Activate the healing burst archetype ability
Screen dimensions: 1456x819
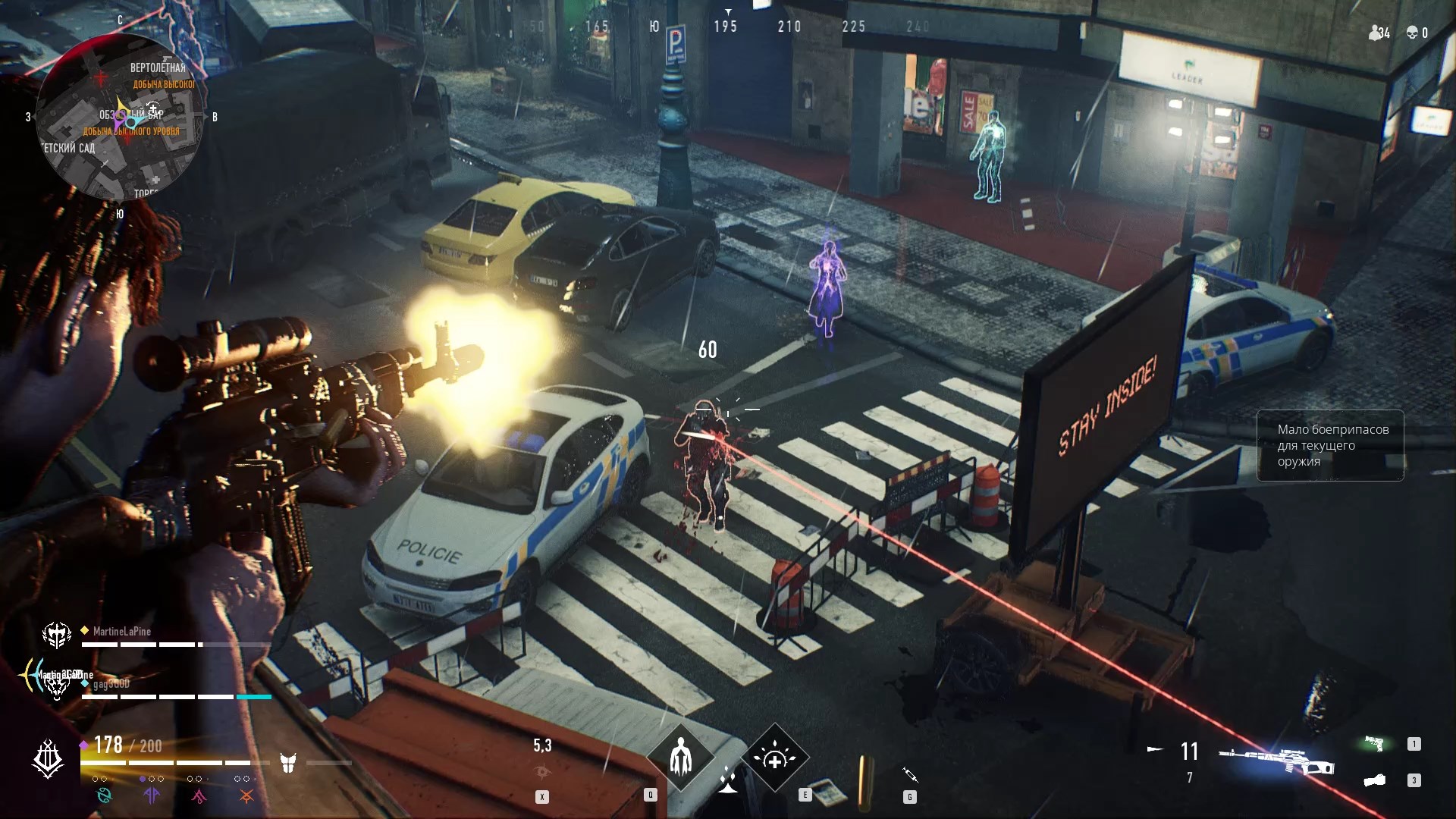click(x=774, y=758)
